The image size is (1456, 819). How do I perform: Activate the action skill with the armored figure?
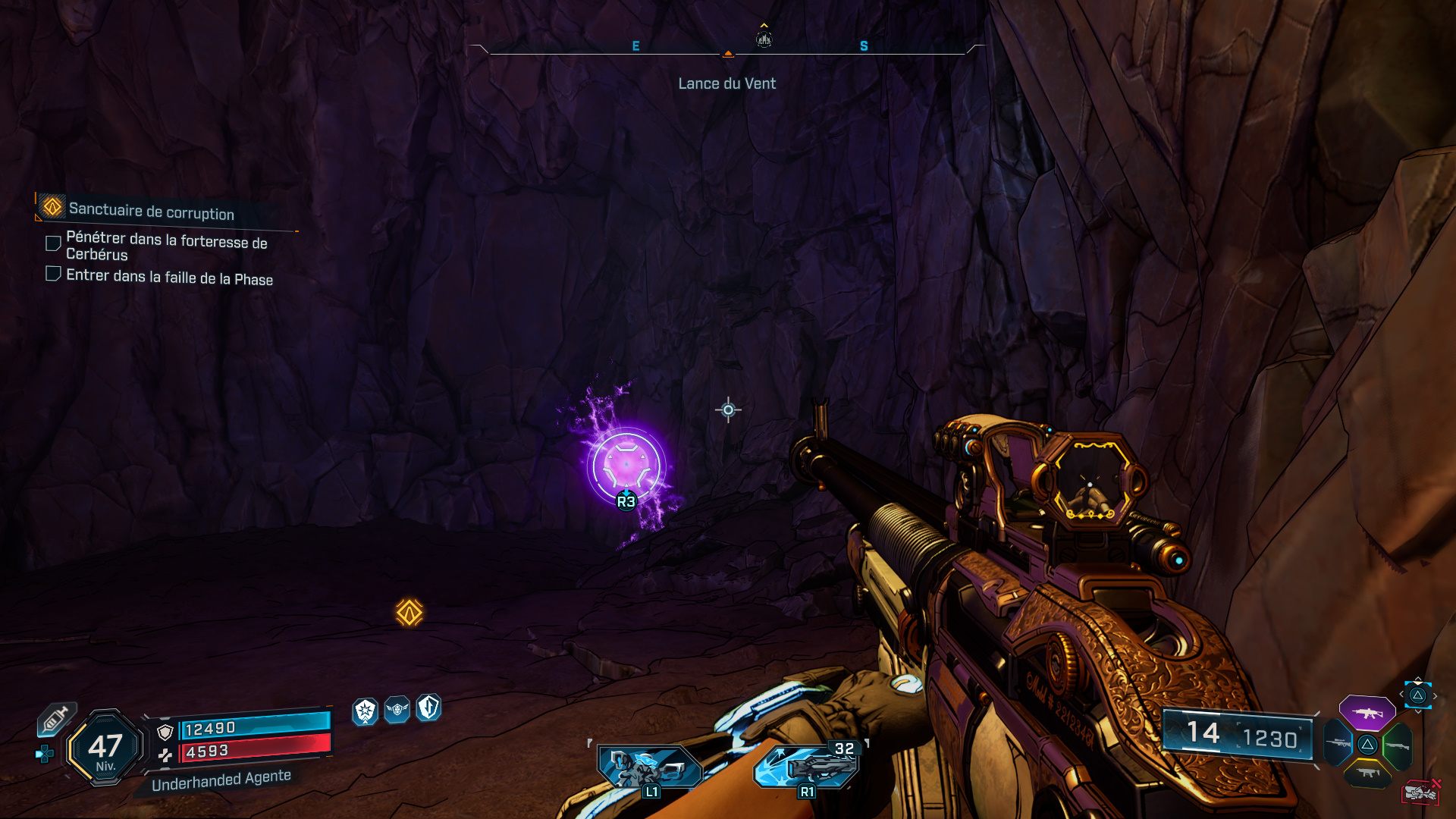tap(650, 767)
